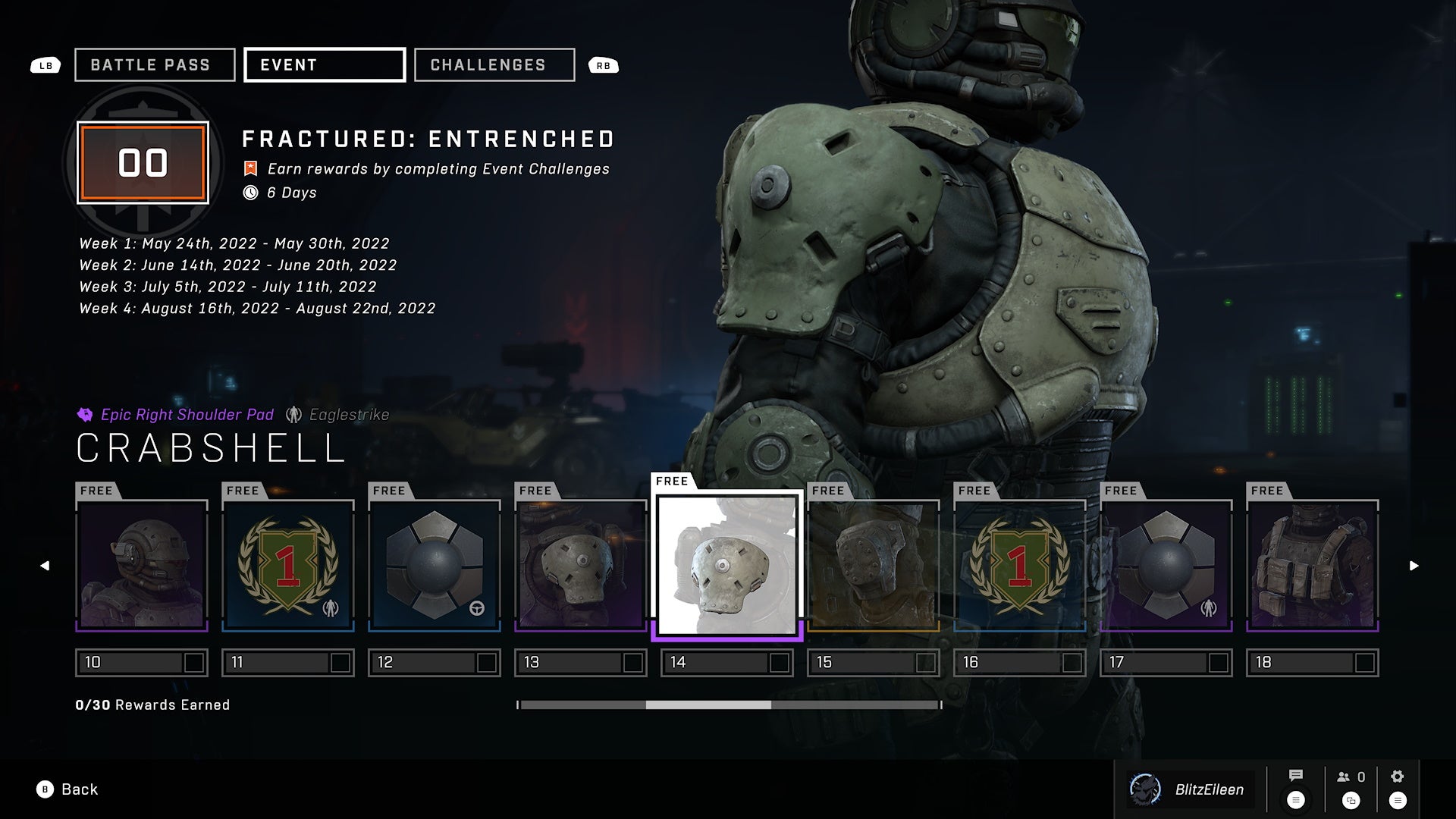Show next rewards with the right arrow

pos(1414,566)
